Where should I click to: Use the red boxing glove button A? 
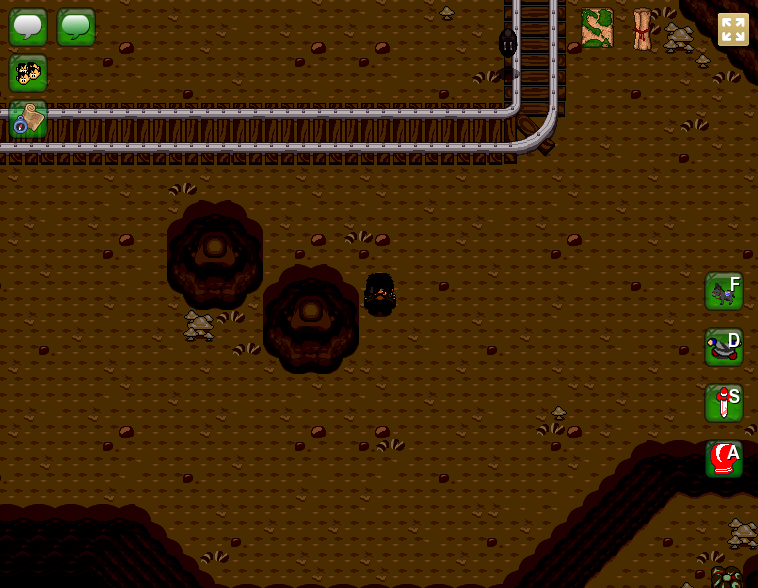(724, 459)
